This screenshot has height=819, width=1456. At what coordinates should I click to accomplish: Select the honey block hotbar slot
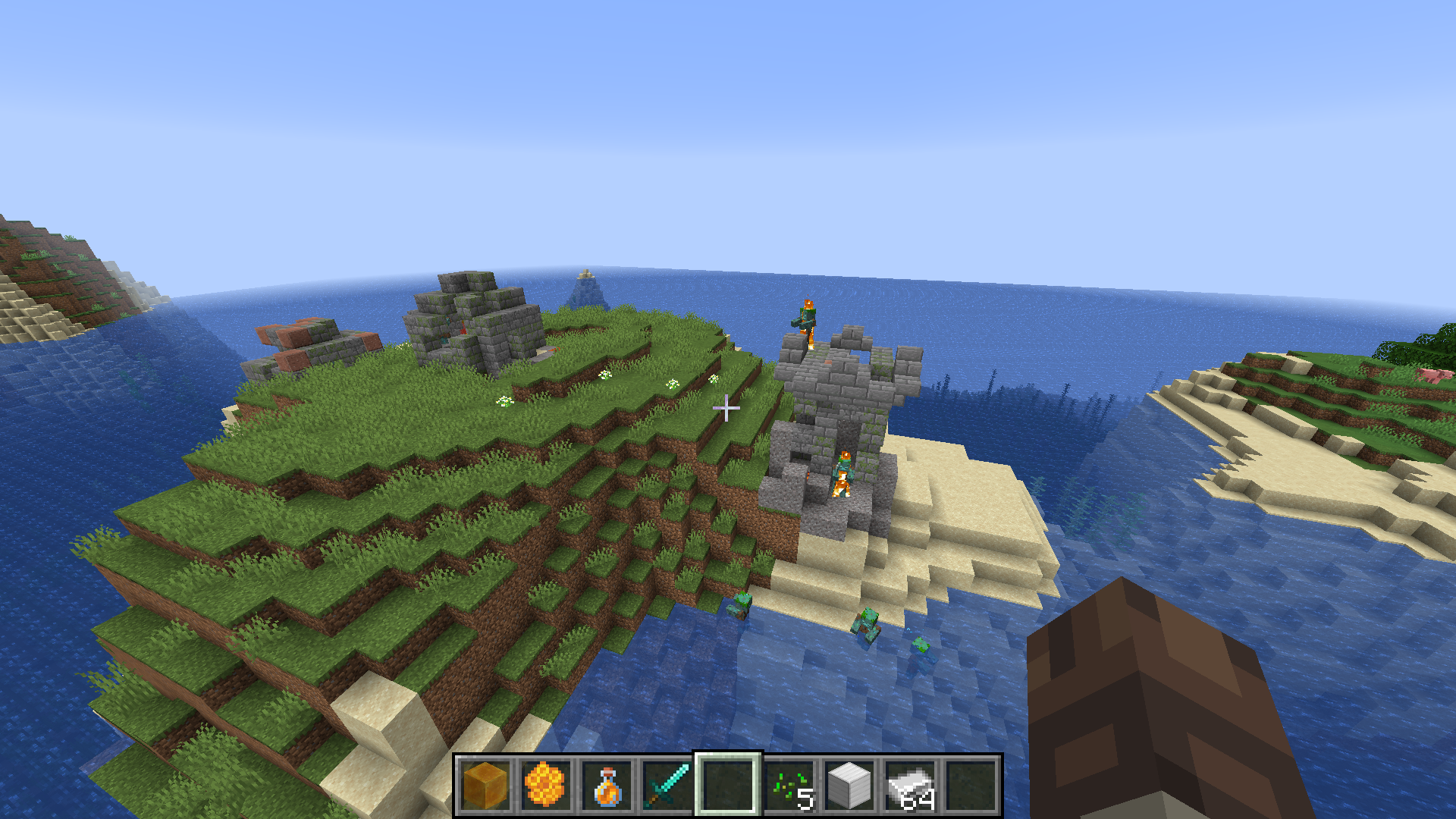(x=485, y=786)
